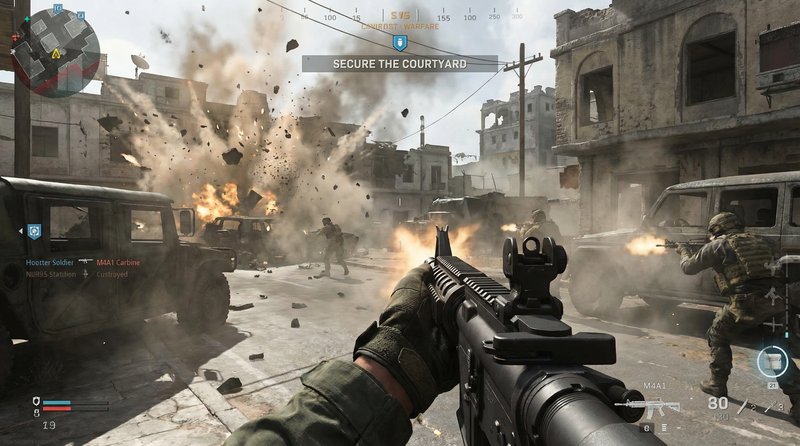Select the Secure the Courtyard objective banner
Image resolution: width=800 pixels, height=446 pixels.
tap(399, 64)
